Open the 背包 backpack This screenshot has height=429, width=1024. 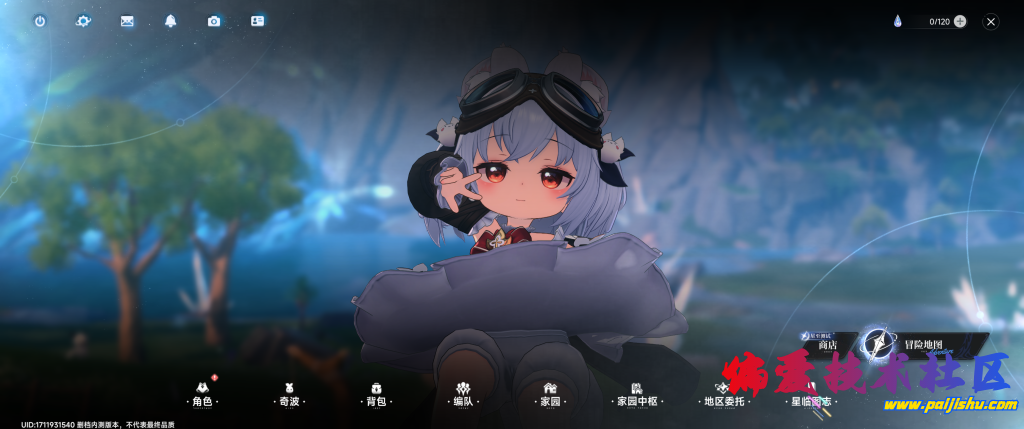(376, 395)
